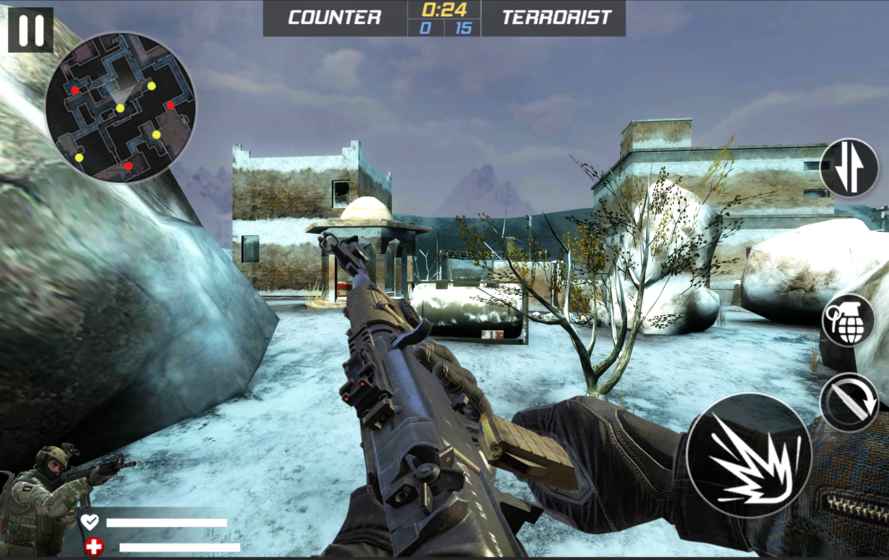Image resolution: width=889 pixels, height=560 pixels.
Task: Throw a grenade using the grenade button
Action: tap(847, 321)
